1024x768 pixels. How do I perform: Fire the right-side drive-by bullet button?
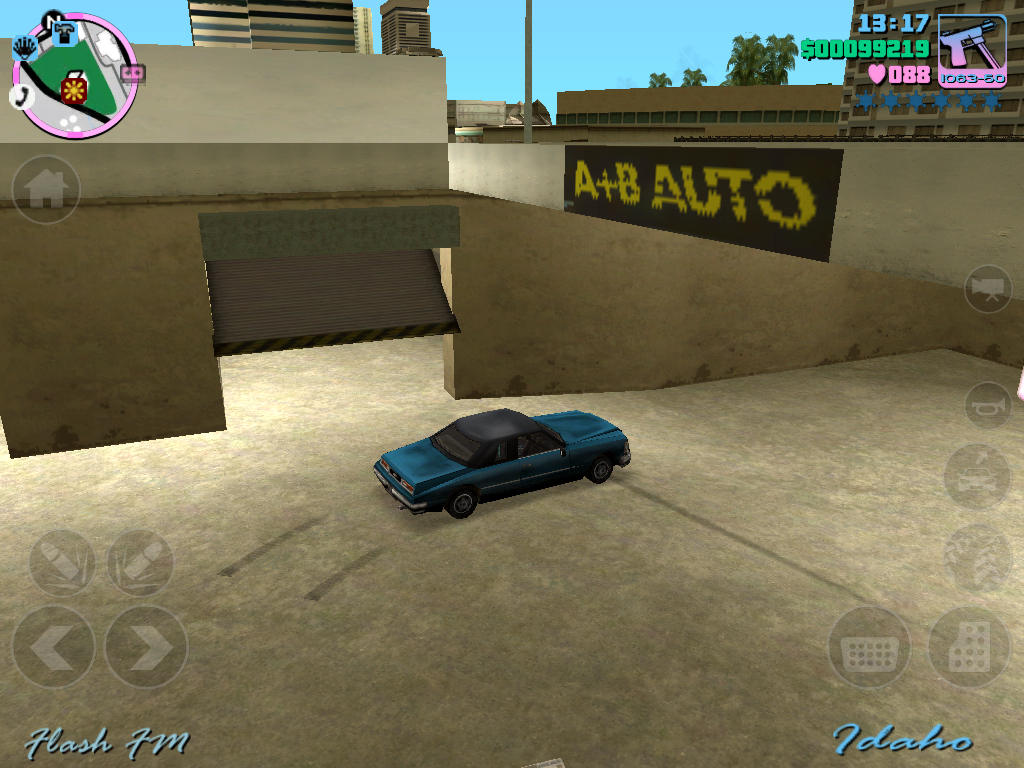click(140, 563)
